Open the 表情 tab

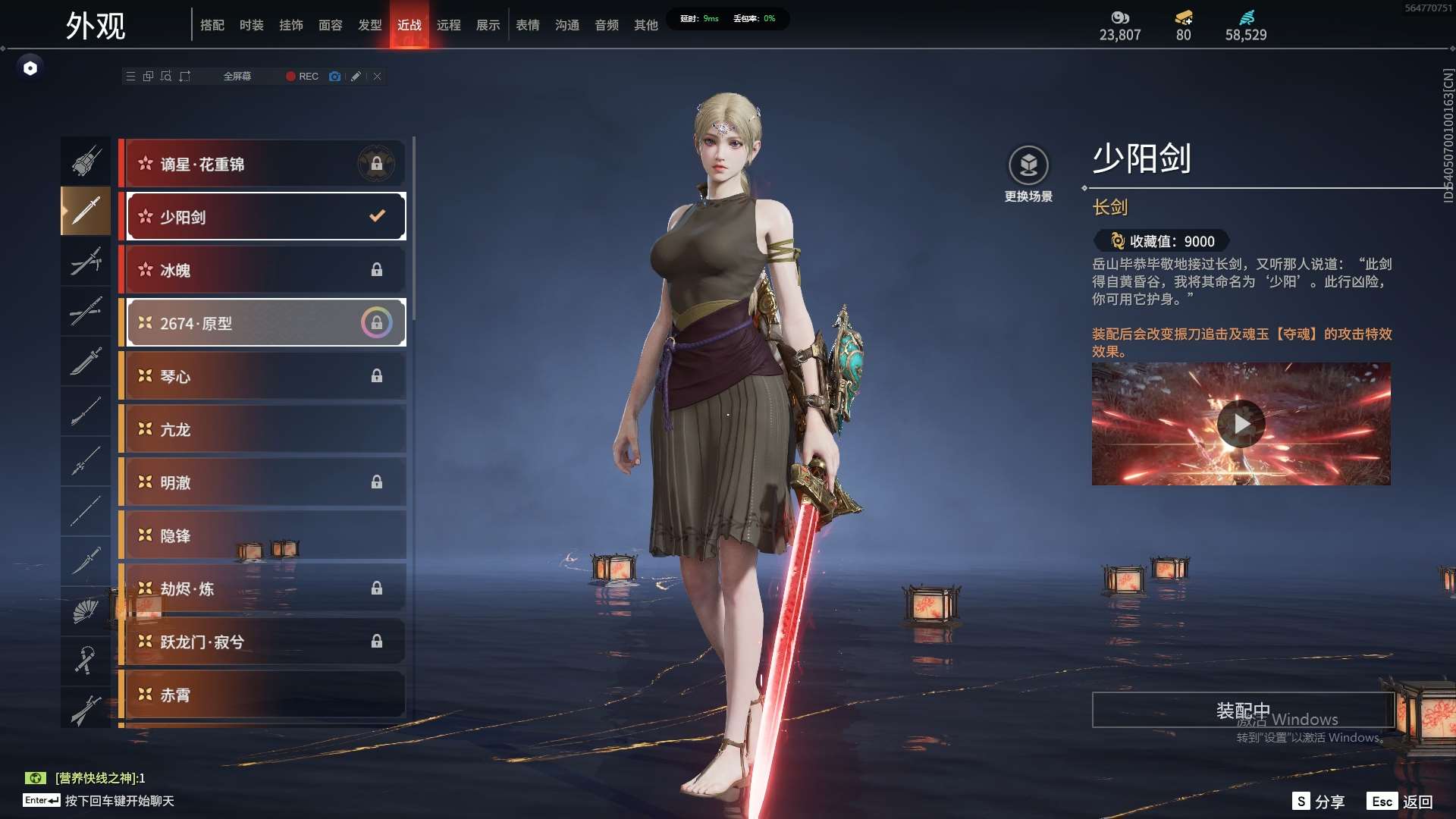(x=527, y=25)
